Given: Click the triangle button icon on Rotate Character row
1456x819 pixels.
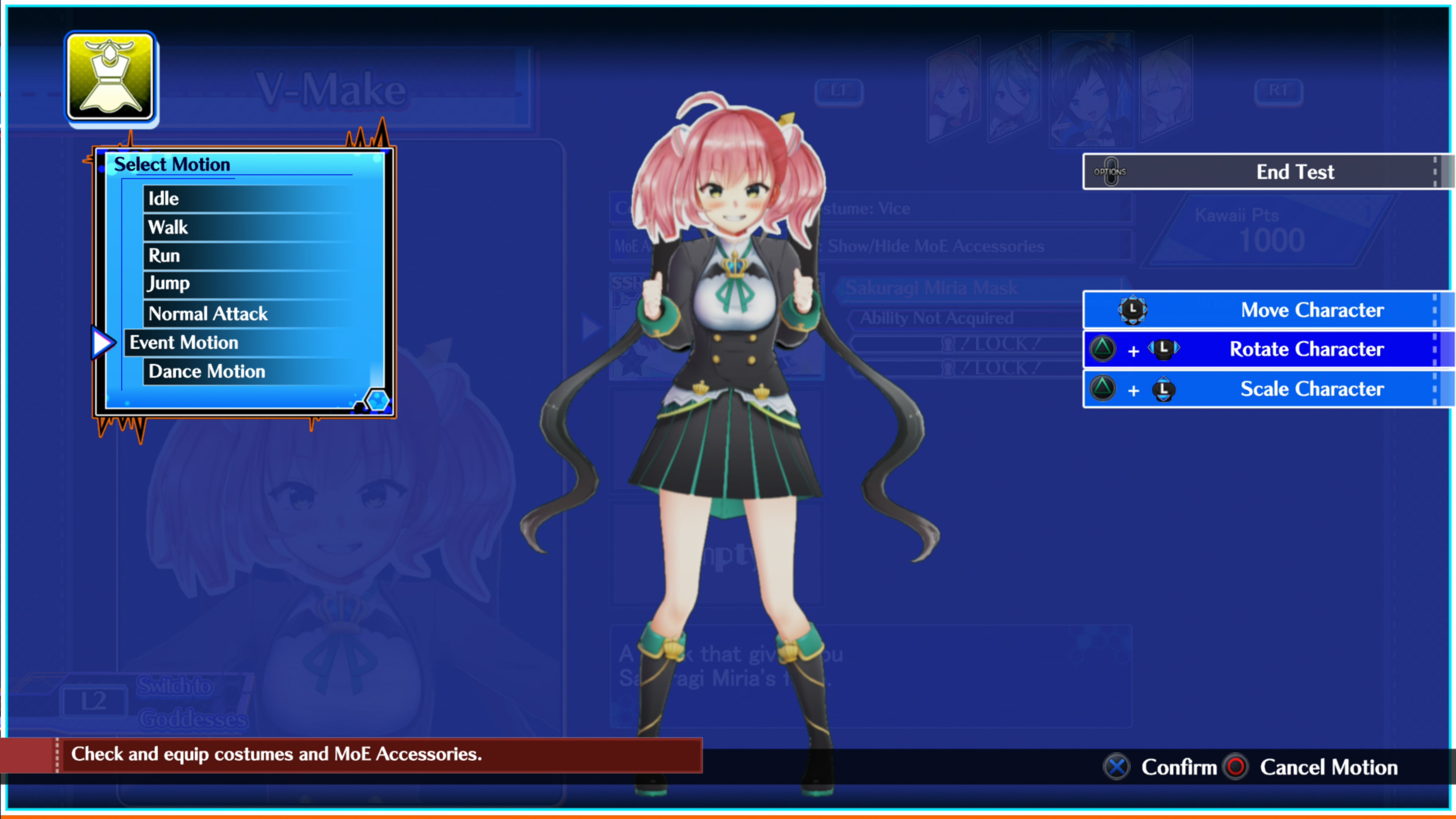Looking at the screenshot, I should [1103, 349].
